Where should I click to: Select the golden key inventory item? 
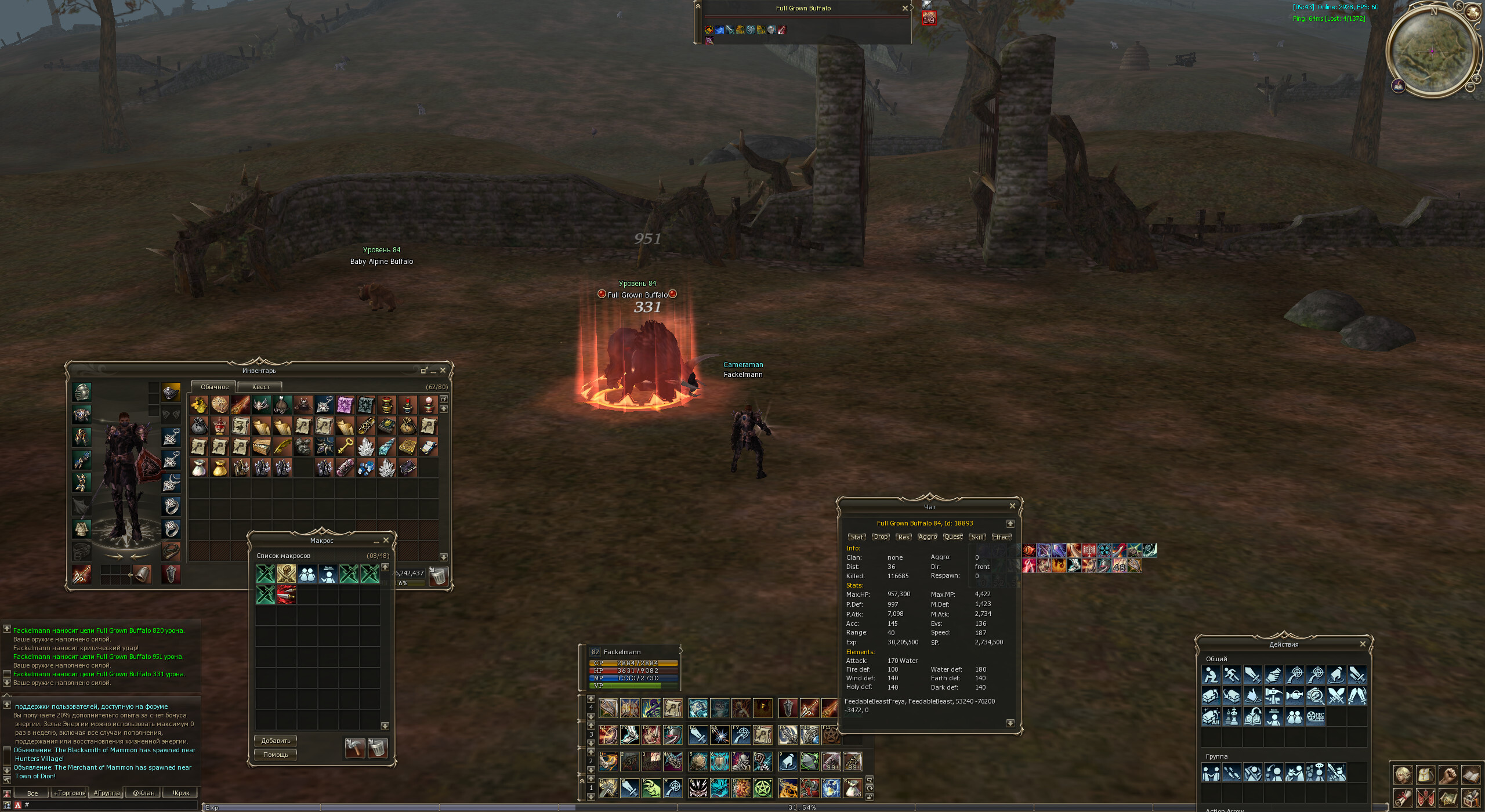[345, 447]
